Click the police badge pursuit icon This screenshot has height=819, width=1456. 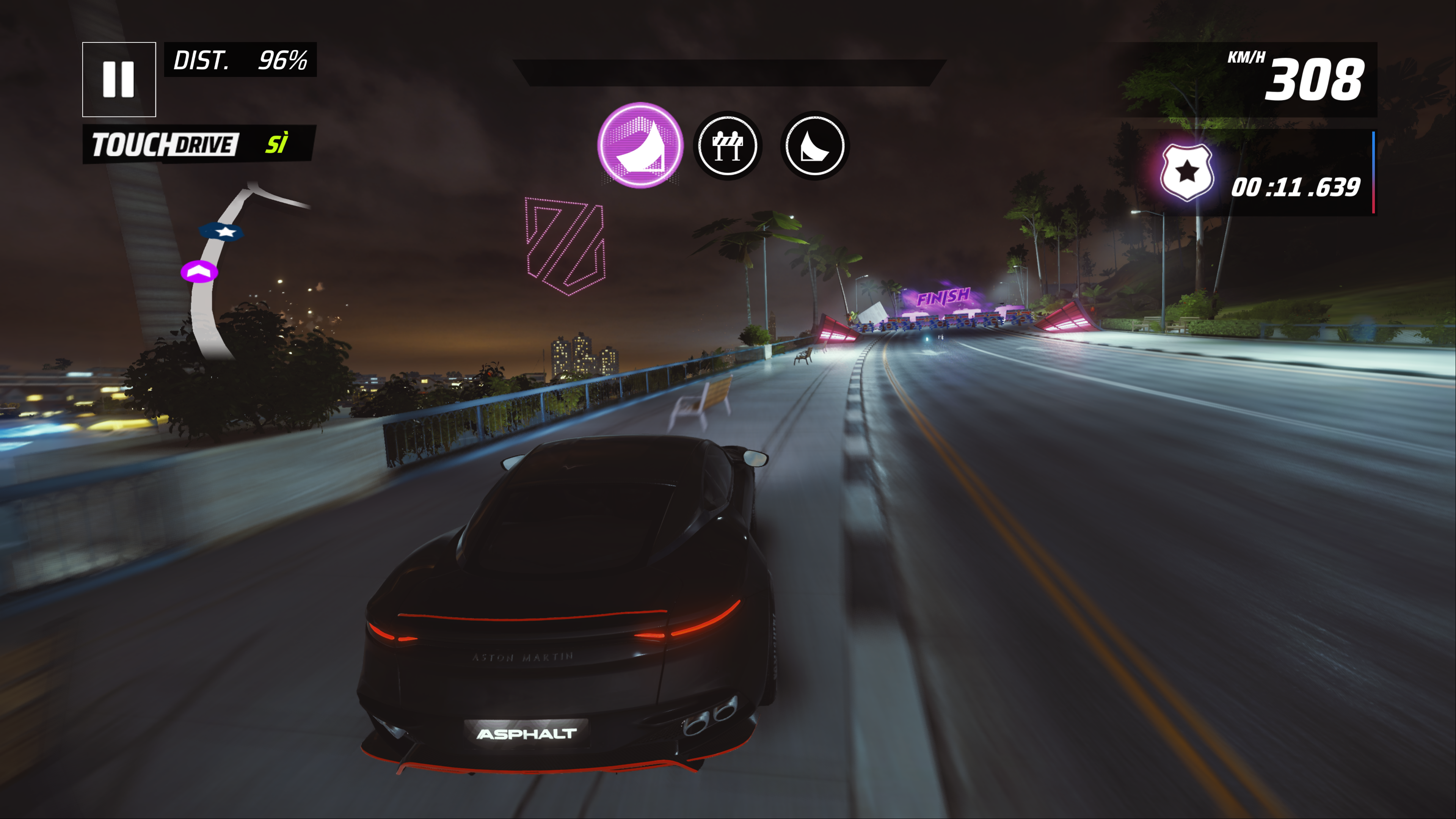tap(1186, 173)
